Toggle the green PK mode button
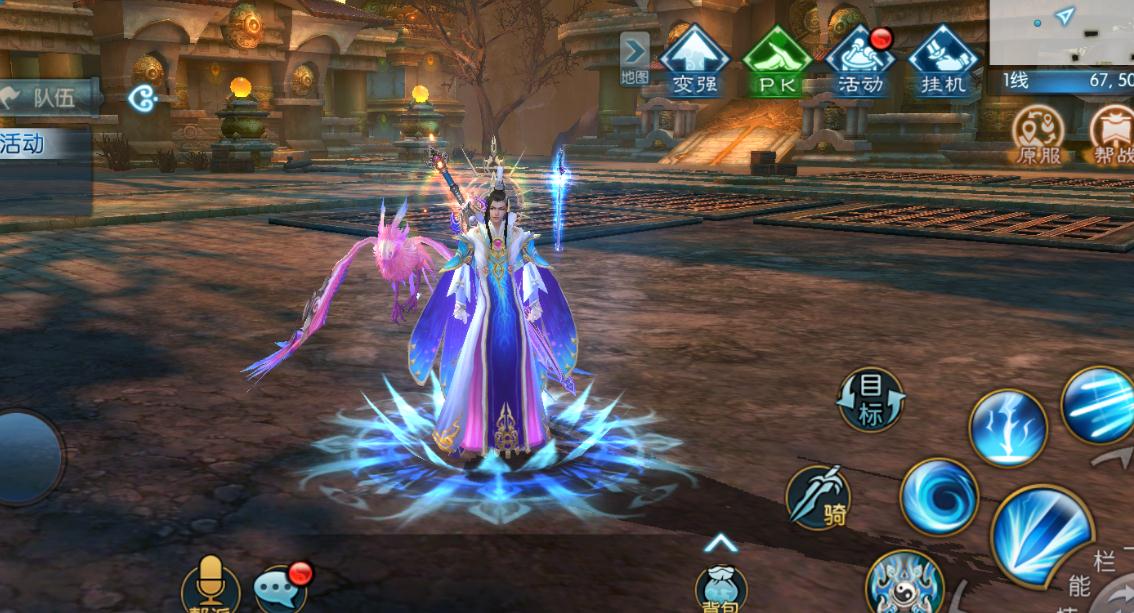The height and width of the screenshot is (613, 1134). pyautogui.click(x=776, y=60)
